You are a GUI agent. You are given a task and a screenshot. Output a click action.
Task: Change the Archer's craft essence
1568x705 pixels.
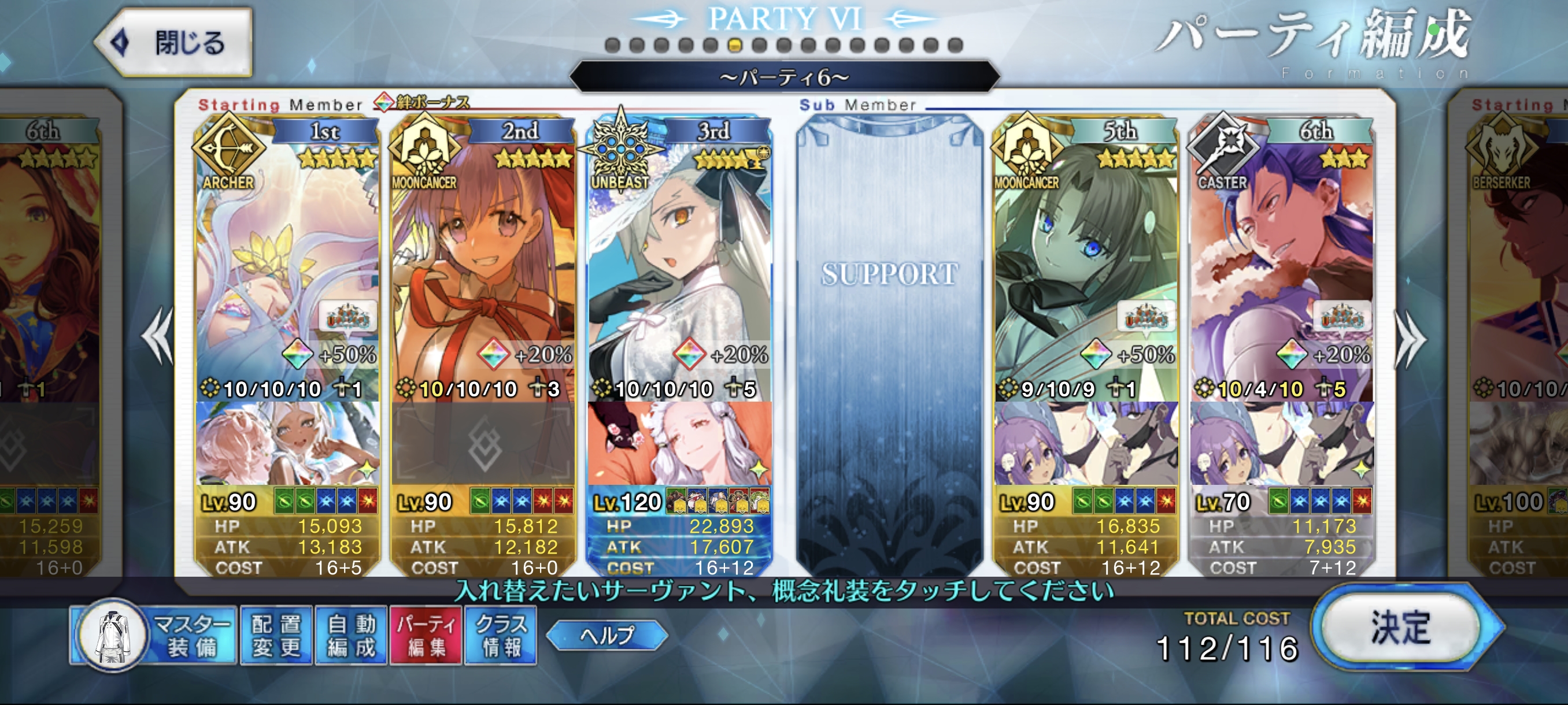287,443
